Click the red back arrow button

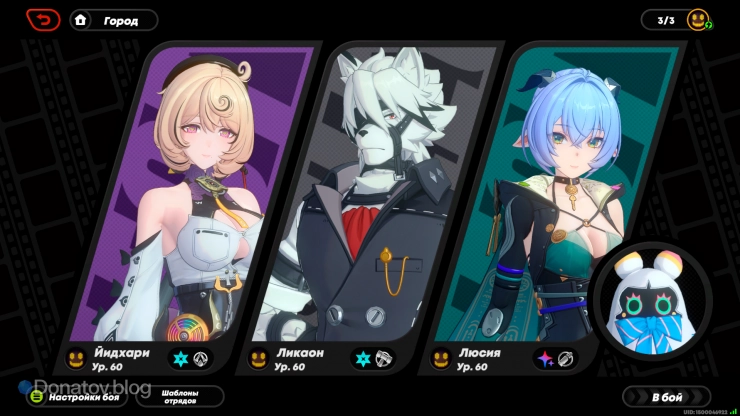point(43,19)
